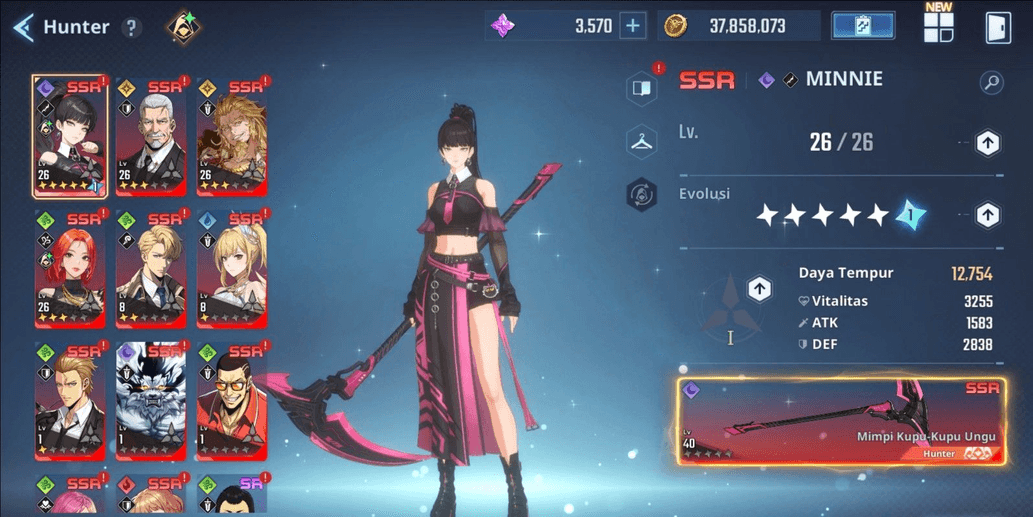Open the grid menu marked NEW
1033x517 pixels.
[938, 26]
